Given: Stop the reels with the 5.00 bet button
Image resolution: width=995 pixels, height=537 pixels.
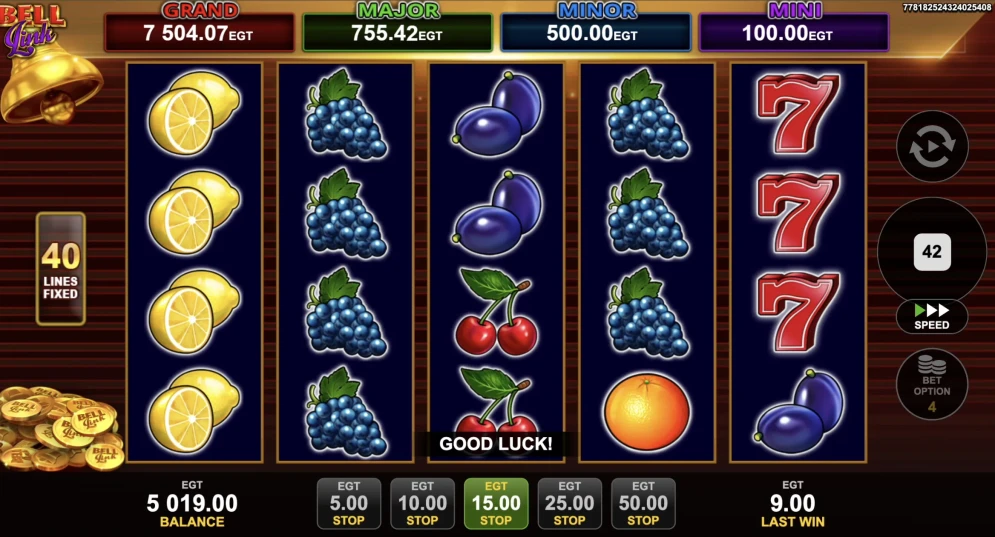Looking at the screenshot, I should coord(348,503).
